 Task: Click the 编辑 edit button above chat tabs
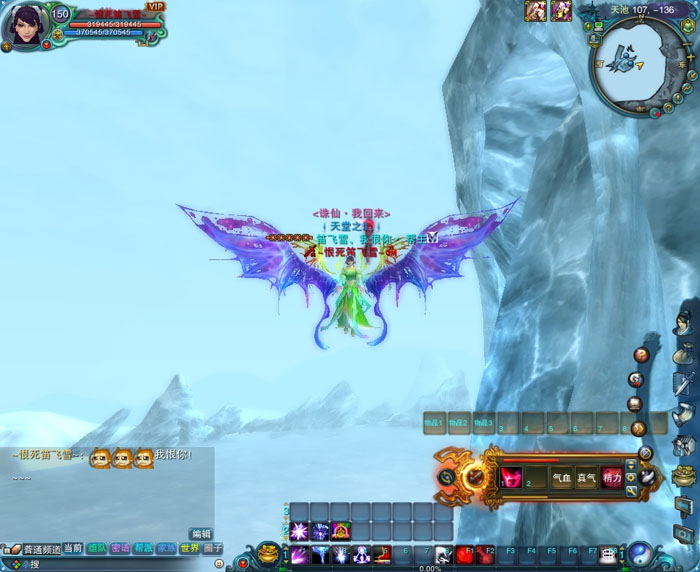pos(201,534)
